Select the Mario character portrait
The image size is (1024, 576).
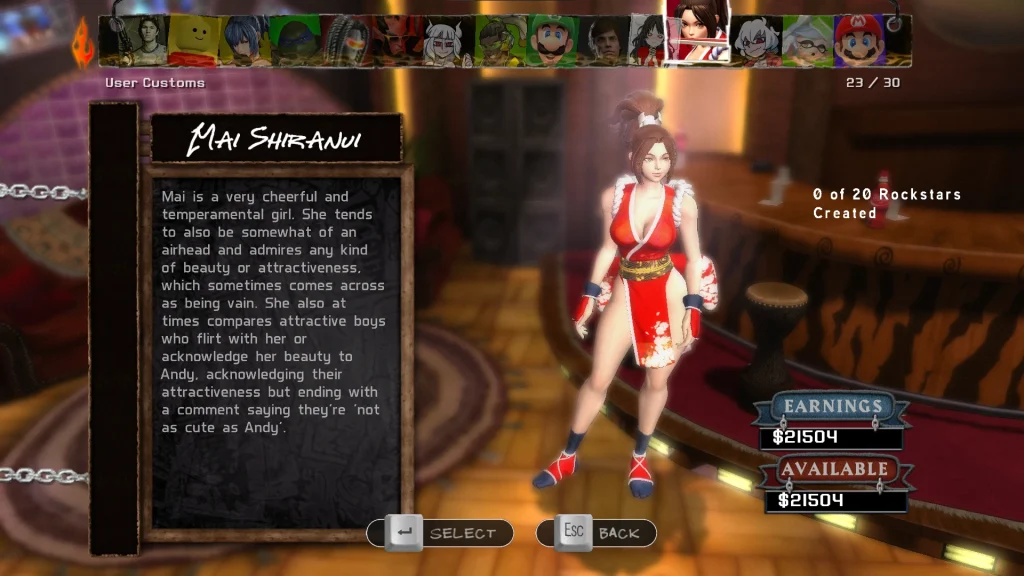(858, 40)
